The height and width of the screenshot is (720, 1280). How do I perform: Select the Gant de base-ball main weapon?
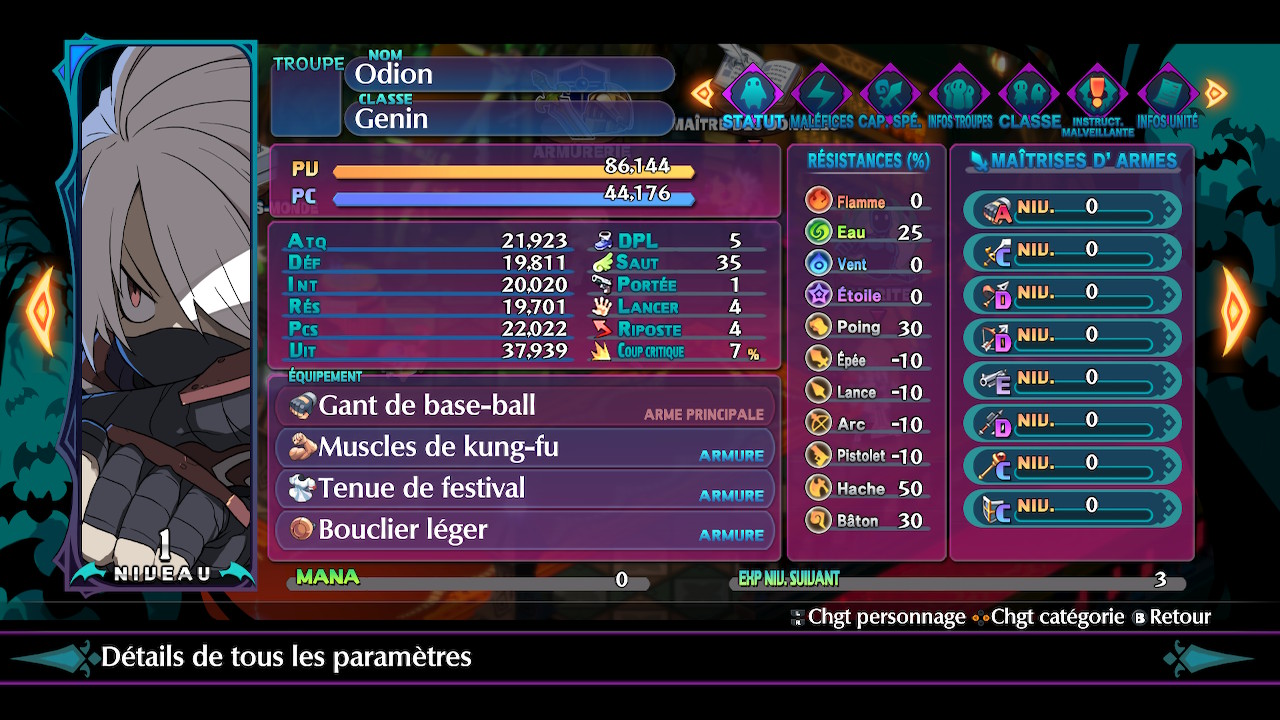click(x=525, y=406)
